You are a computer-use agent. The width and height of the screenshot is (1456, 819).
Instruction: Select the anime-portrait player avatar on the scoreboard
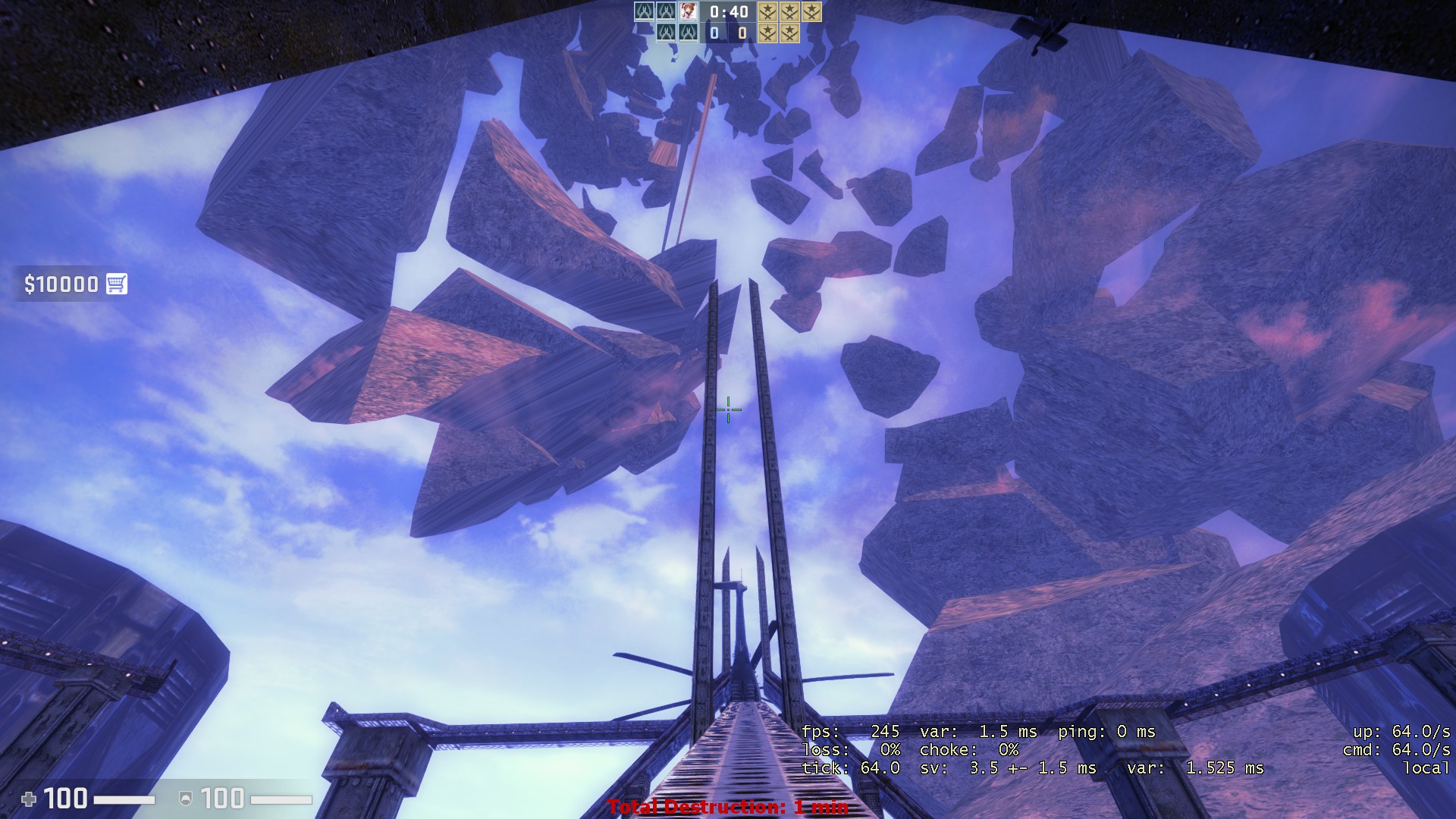(688, 11)
